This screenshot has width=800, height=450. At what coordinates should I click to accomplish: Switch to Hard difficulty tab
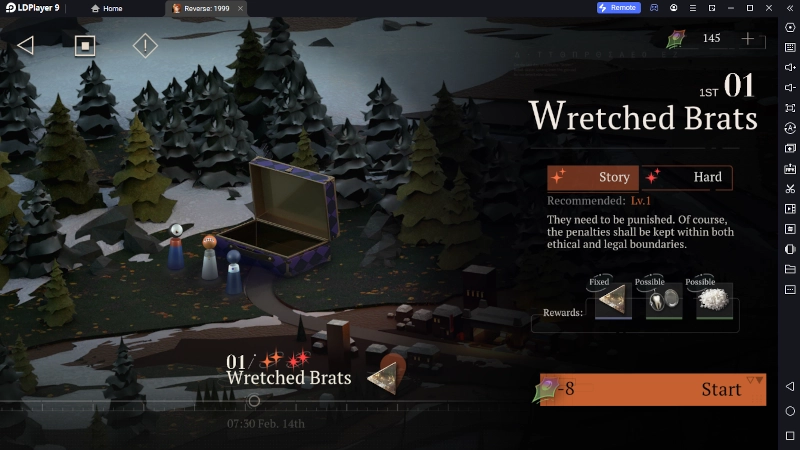click(688, 178)
